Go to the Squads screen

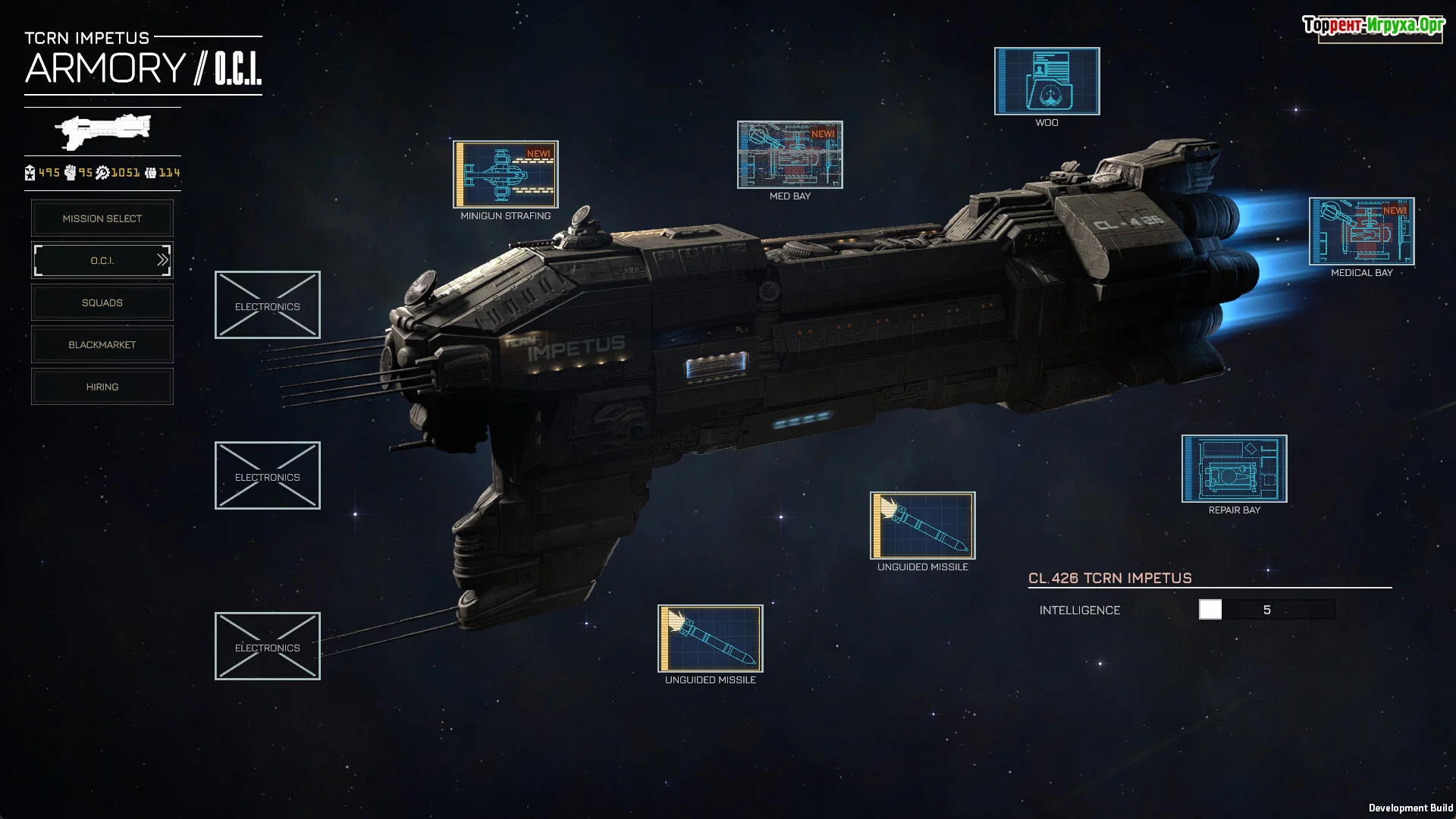[x=102, y=303]
